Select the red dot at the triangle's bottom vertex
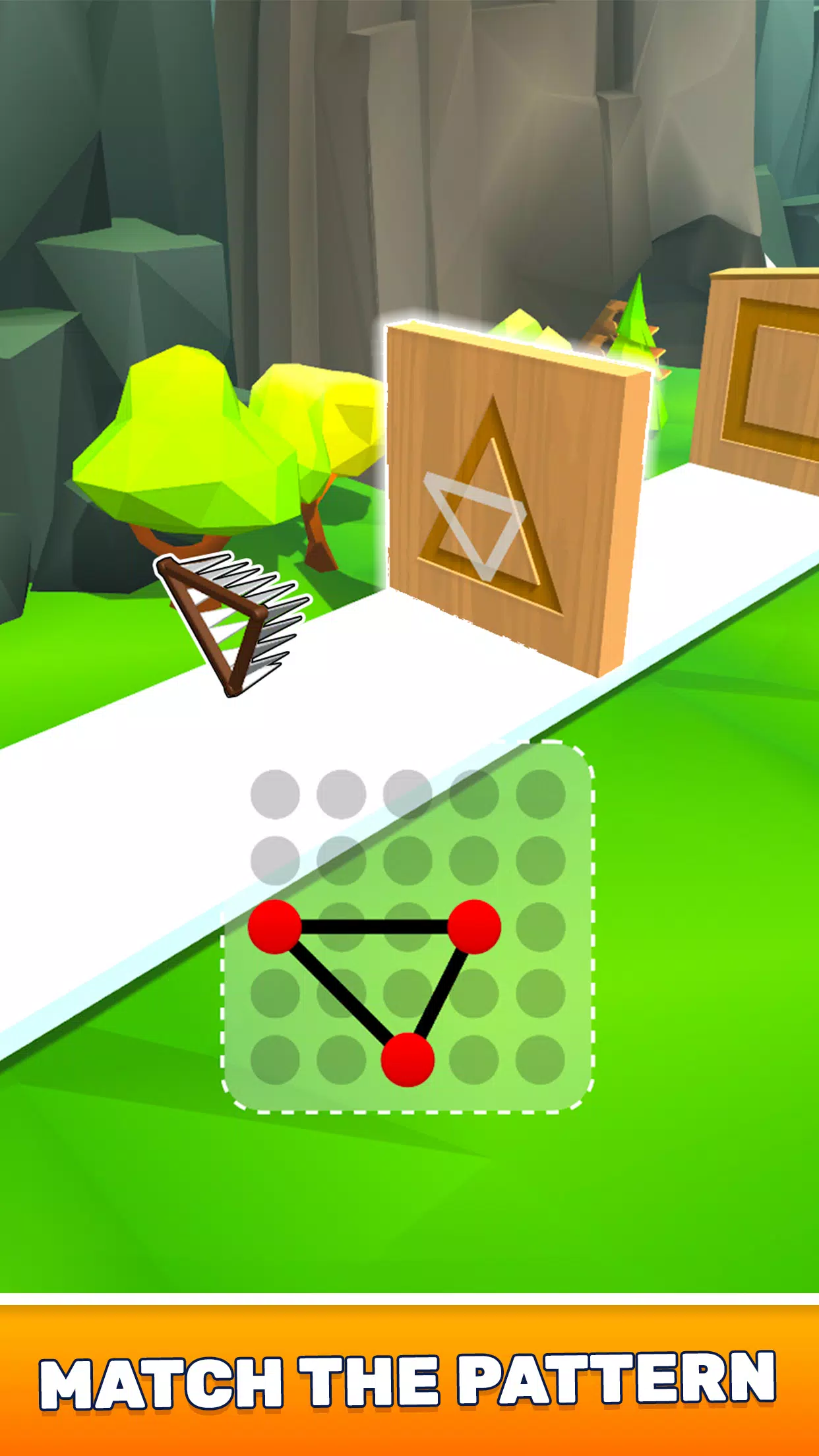 [408, 1060]
